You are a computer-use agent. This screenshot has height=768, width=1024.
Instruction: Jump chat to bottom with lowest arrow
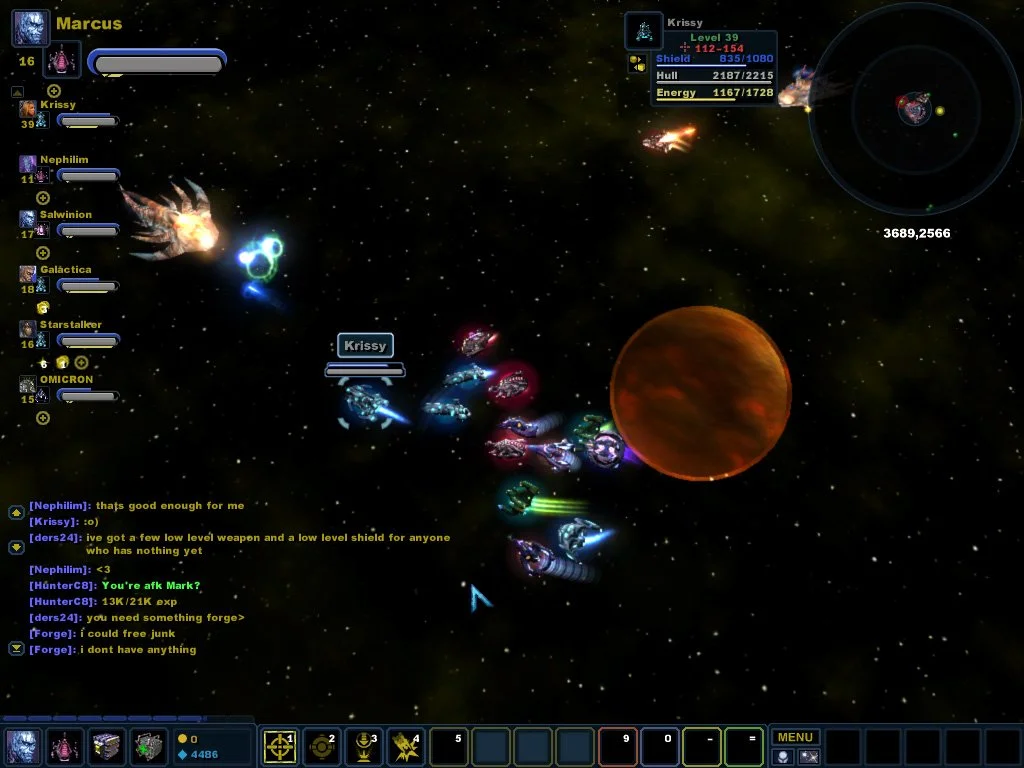coord(16,649)
